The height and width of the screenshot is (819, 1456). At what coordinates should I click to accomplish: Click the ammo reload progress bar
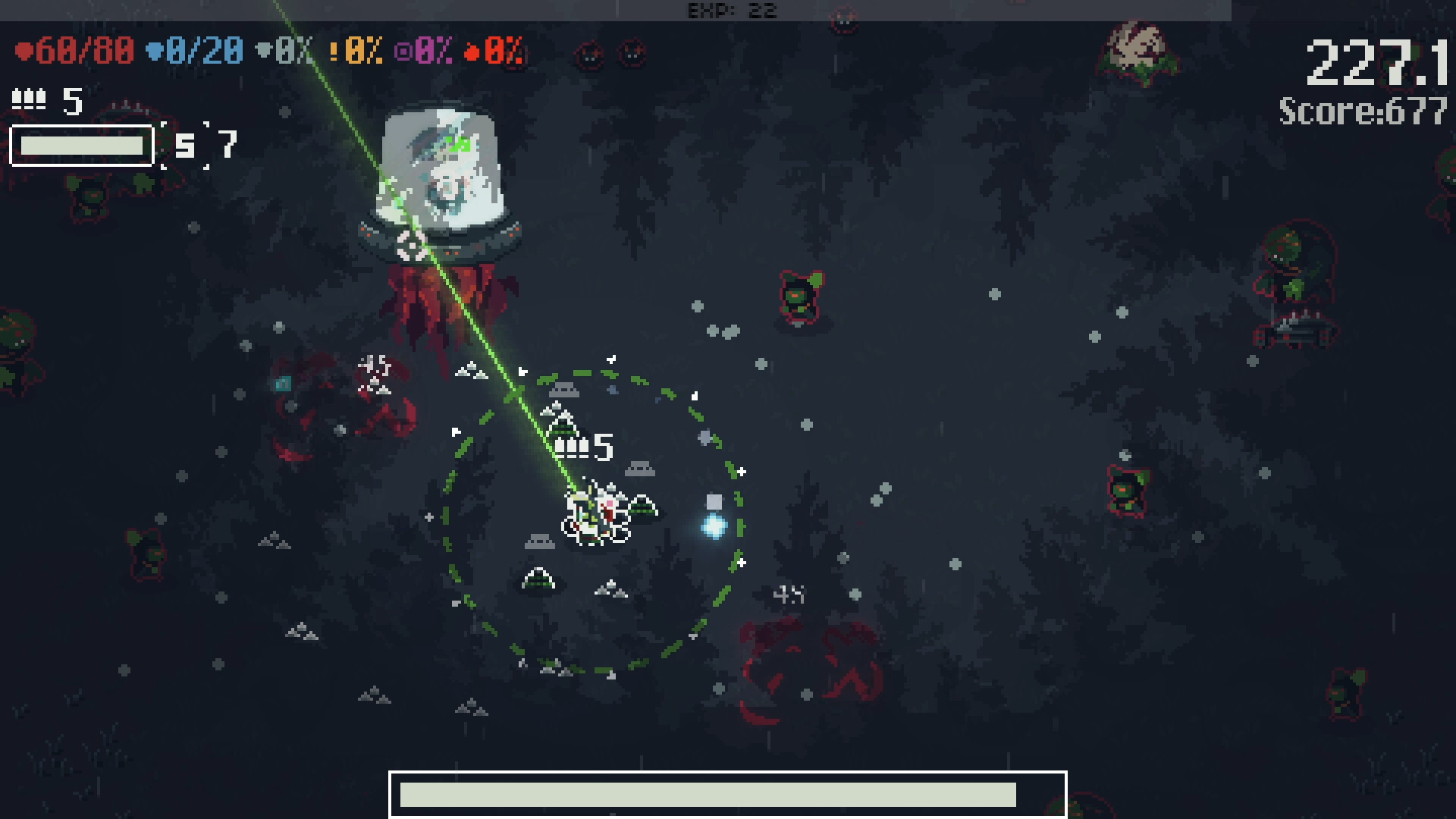80,146
